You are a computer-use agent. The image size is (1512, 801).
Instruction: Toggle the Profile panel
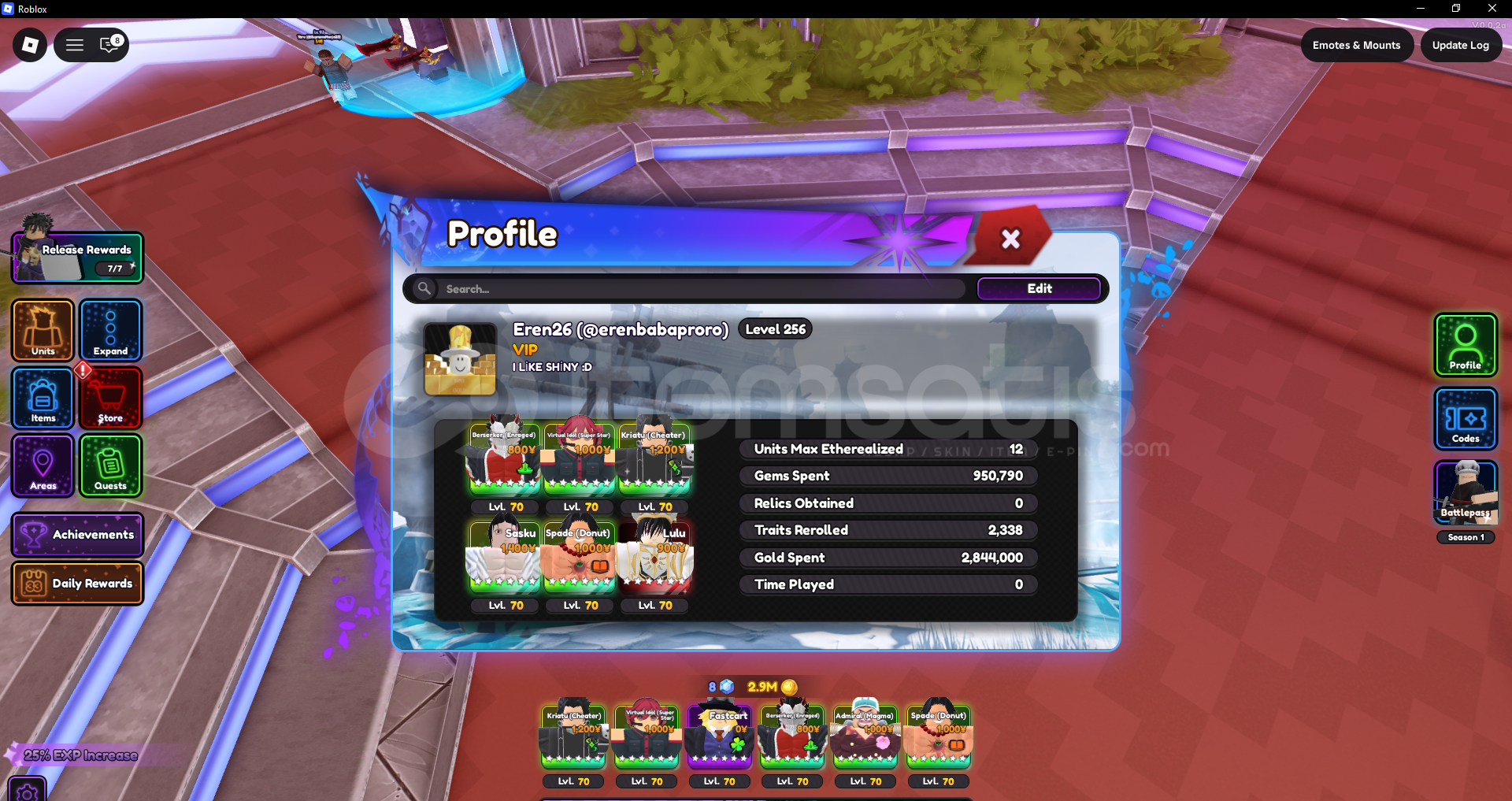coord(1465,345)
